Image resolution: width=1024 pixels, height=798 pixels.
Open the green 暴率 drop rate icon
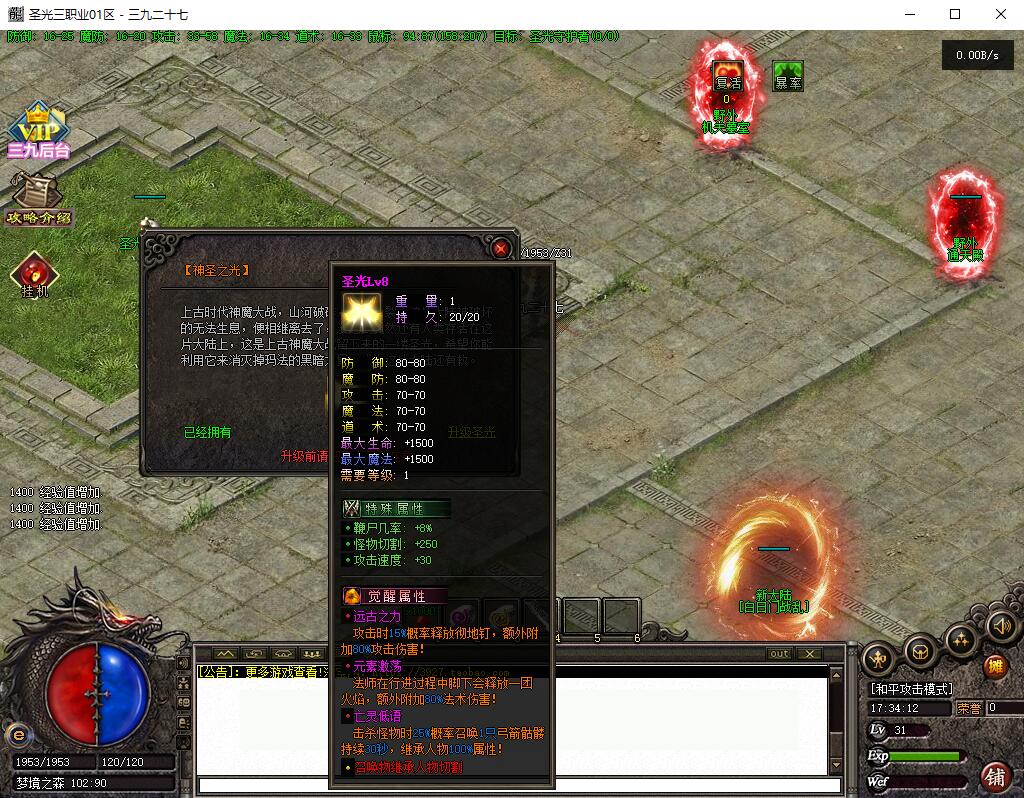point(788,77)
